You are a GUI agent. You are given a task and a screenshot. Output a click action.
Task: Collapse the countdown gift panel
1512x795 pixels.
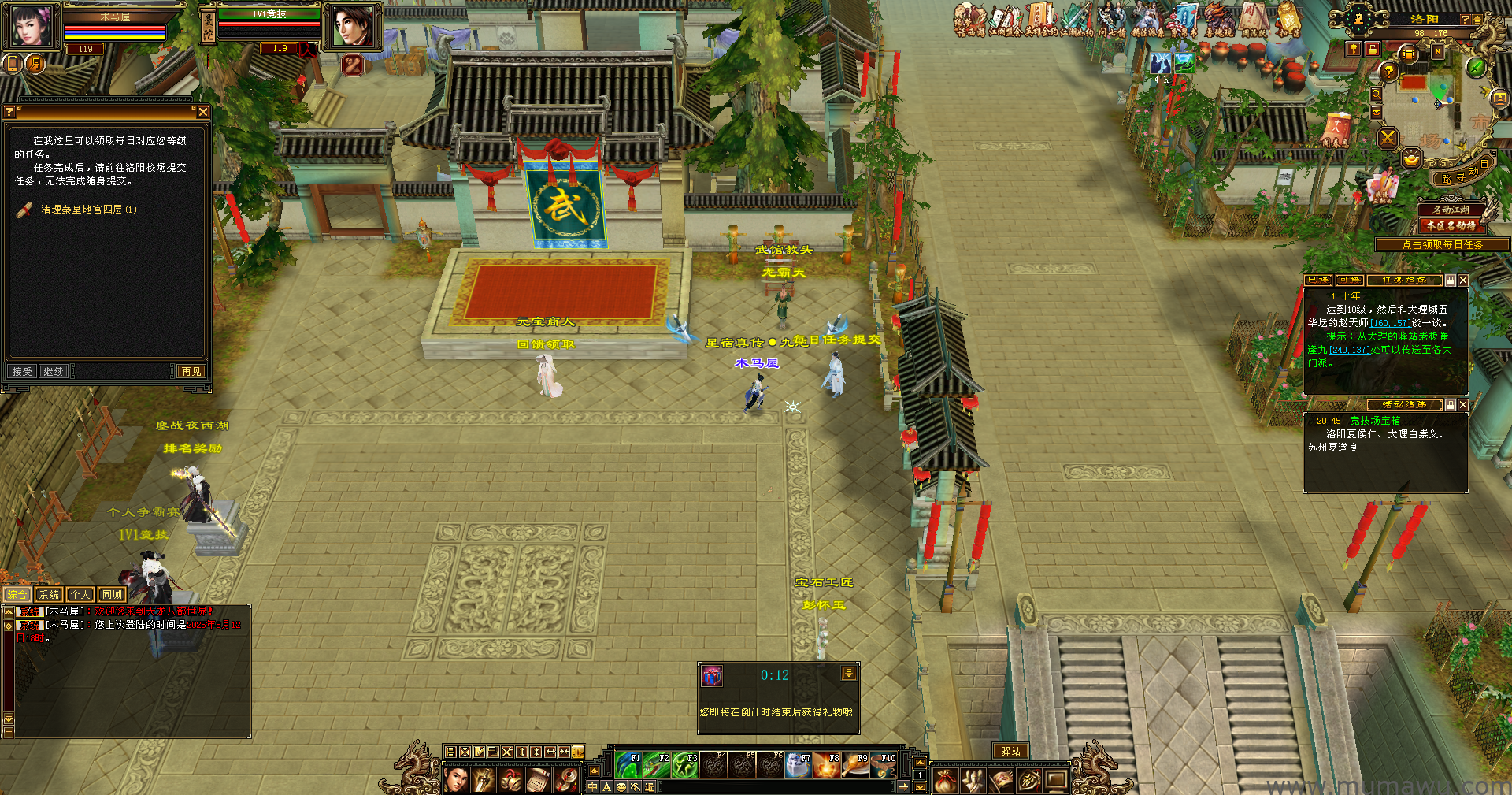[848, 674]
